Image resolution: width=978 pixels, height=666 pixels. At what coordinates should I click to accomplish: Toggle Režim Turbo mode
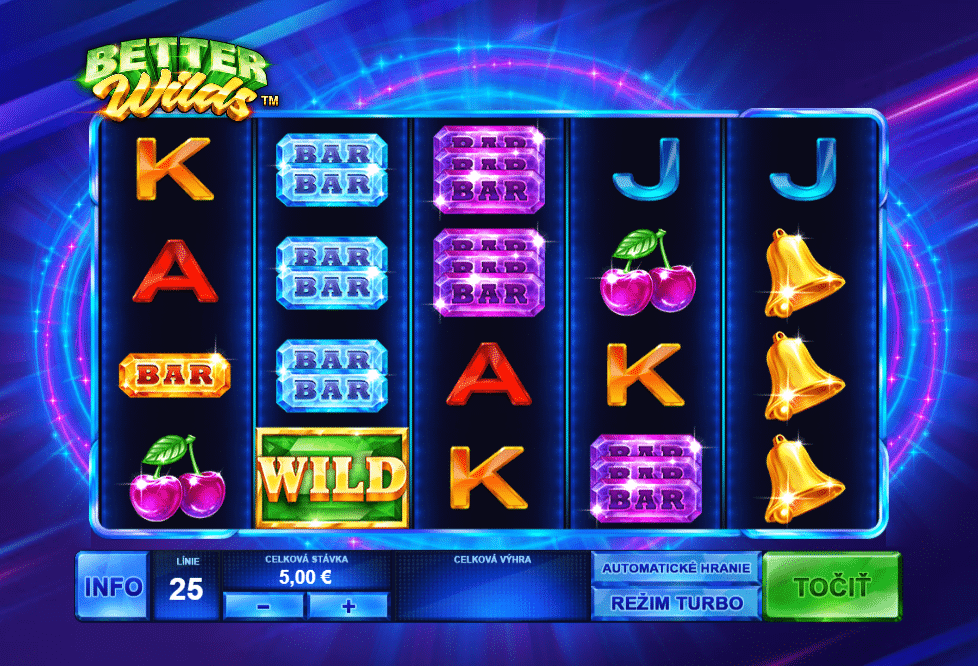coord(676,602)
